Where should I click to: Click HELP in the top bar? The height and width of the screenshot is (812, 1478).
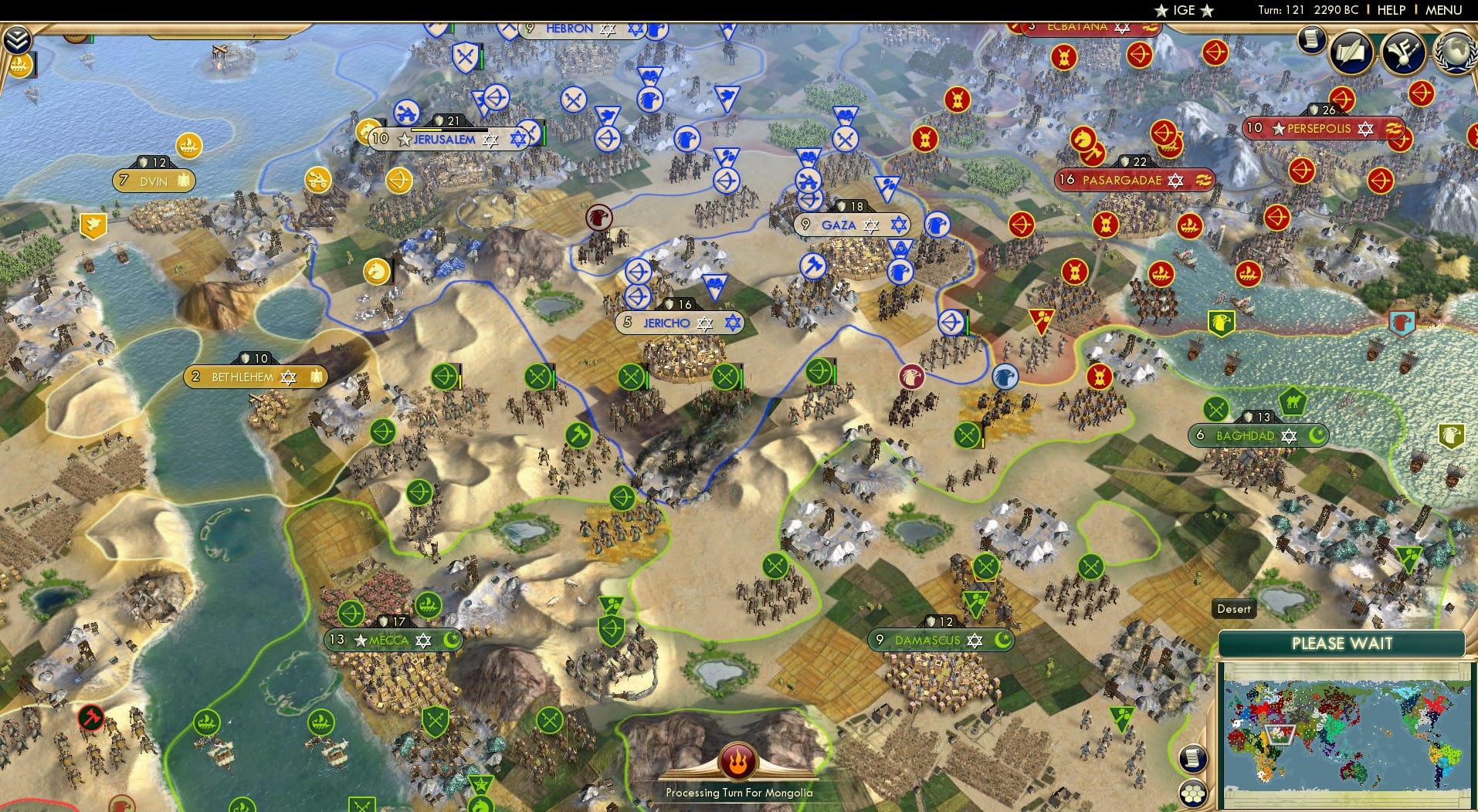(1390, 10)
